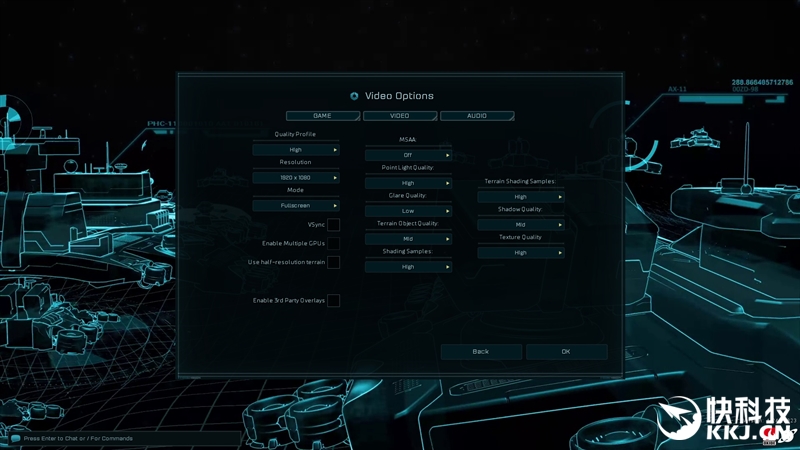Open the Mode dropdown set to Fullscreen
800x450 pixels.
click(296, 206)
